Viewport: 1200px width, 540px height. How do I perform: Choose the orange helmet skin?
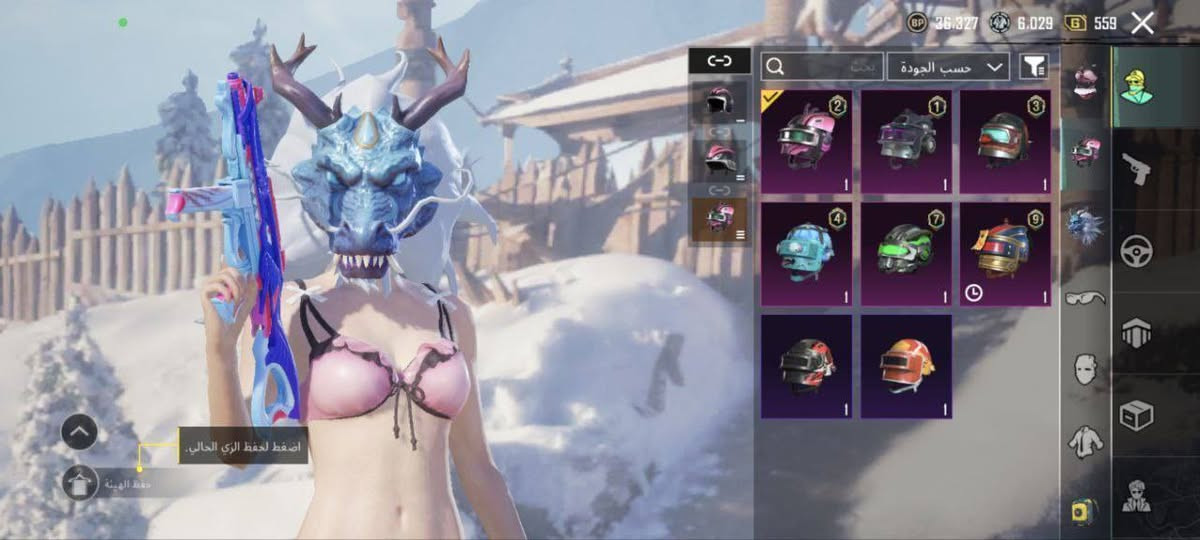point(906,366)
